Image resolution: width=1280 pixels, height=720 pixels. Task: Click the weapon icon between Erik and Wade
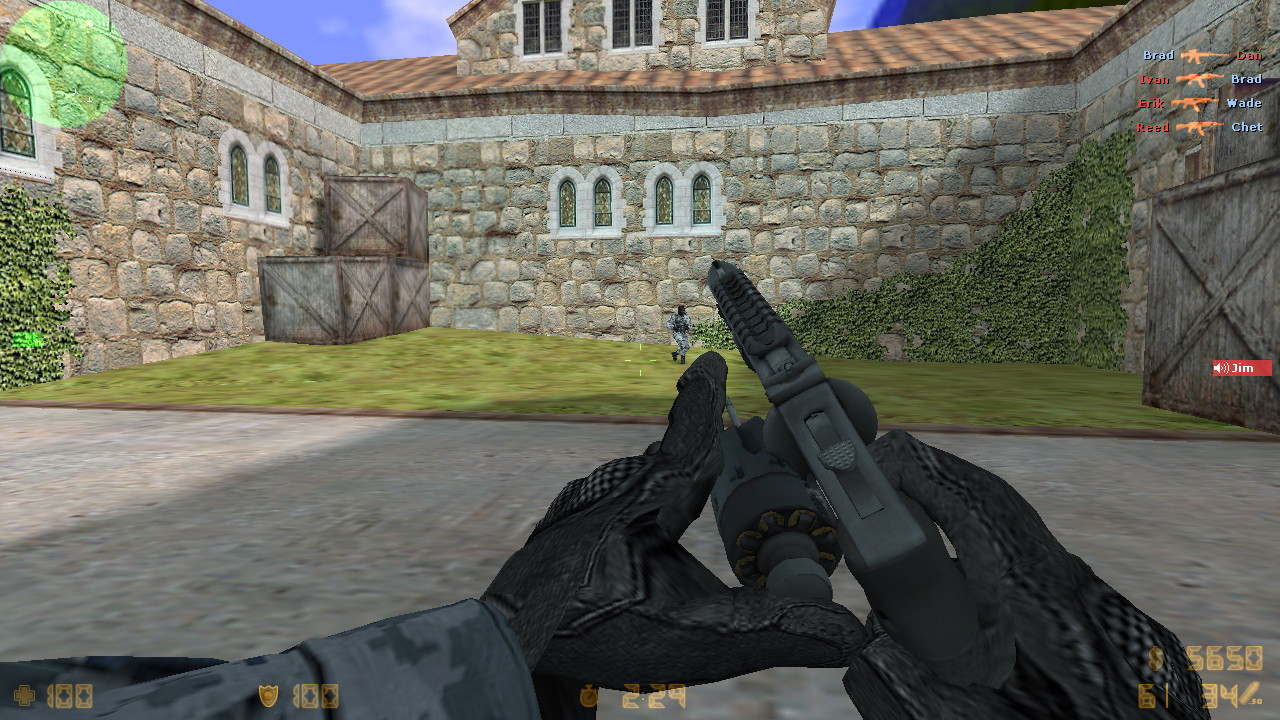pos(1196,103)
